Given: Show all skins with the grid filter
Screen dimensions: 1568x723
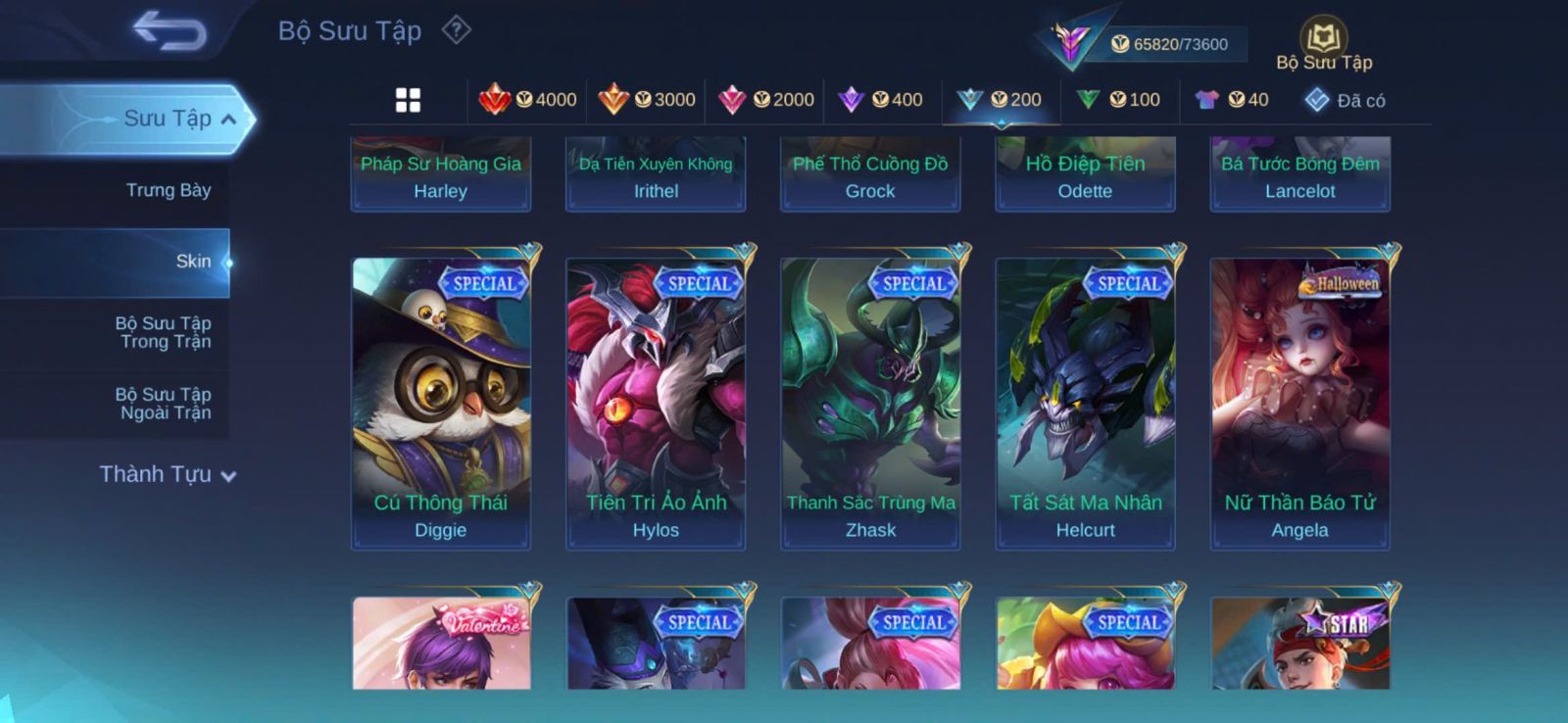Looking at the screenshot, I should [408, 100].
